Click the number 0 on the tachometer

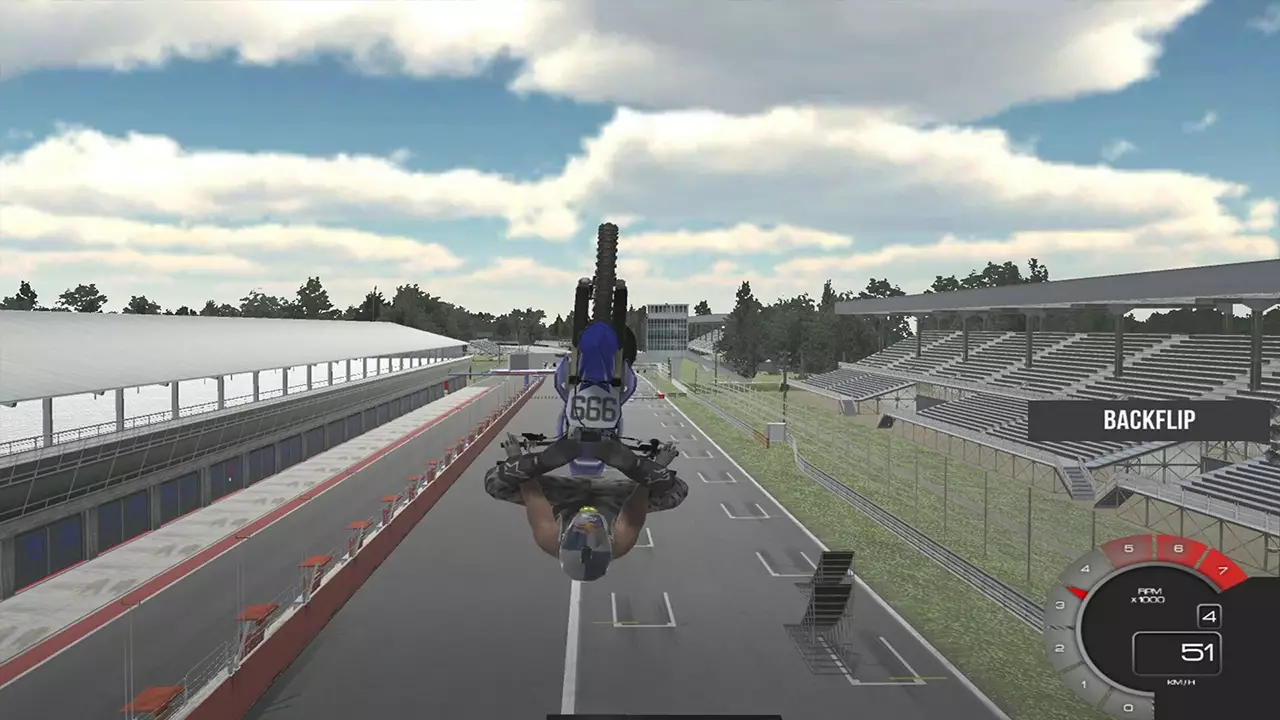(x=1126, y=705)
